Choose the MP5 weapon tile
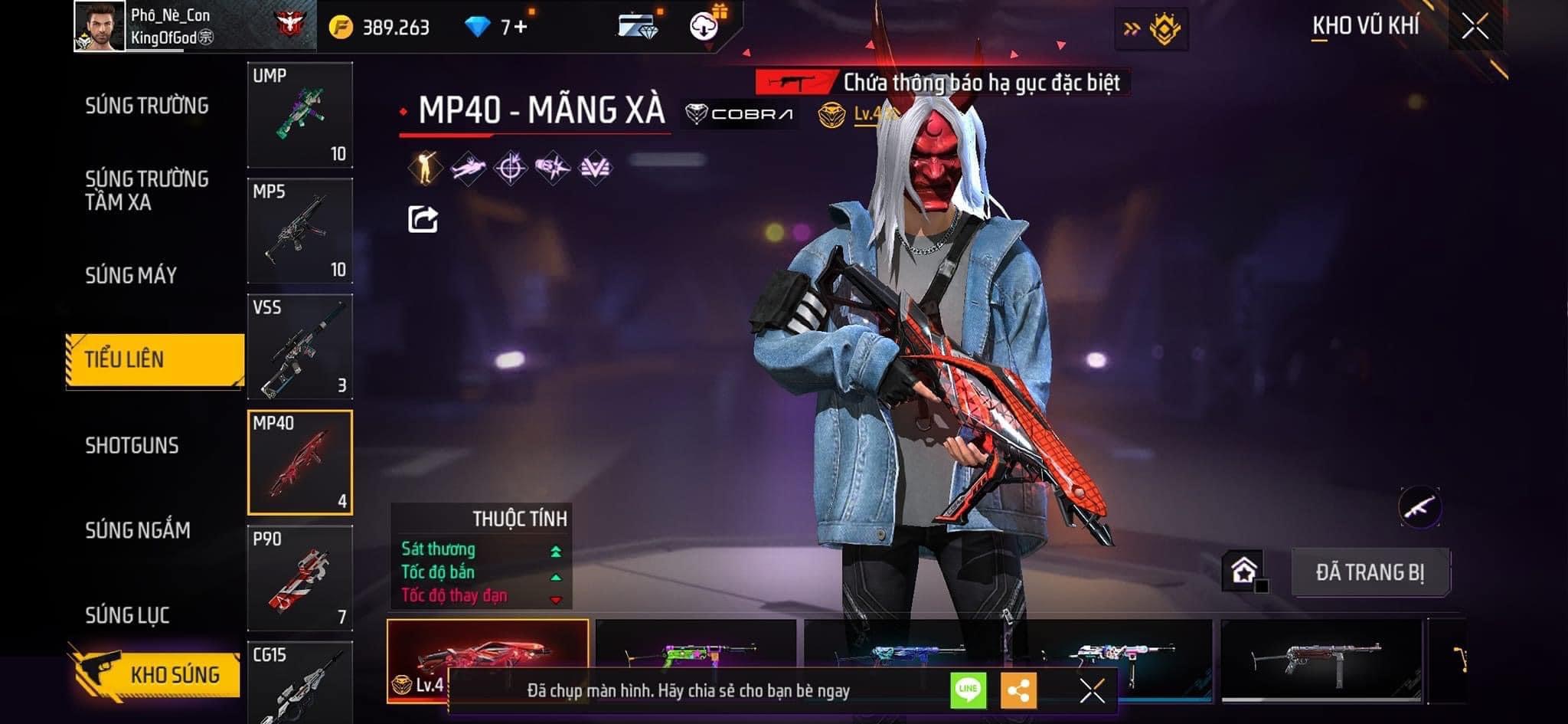Image resolution: width=1568 pixels, height=724 pixels. [300, 231]
